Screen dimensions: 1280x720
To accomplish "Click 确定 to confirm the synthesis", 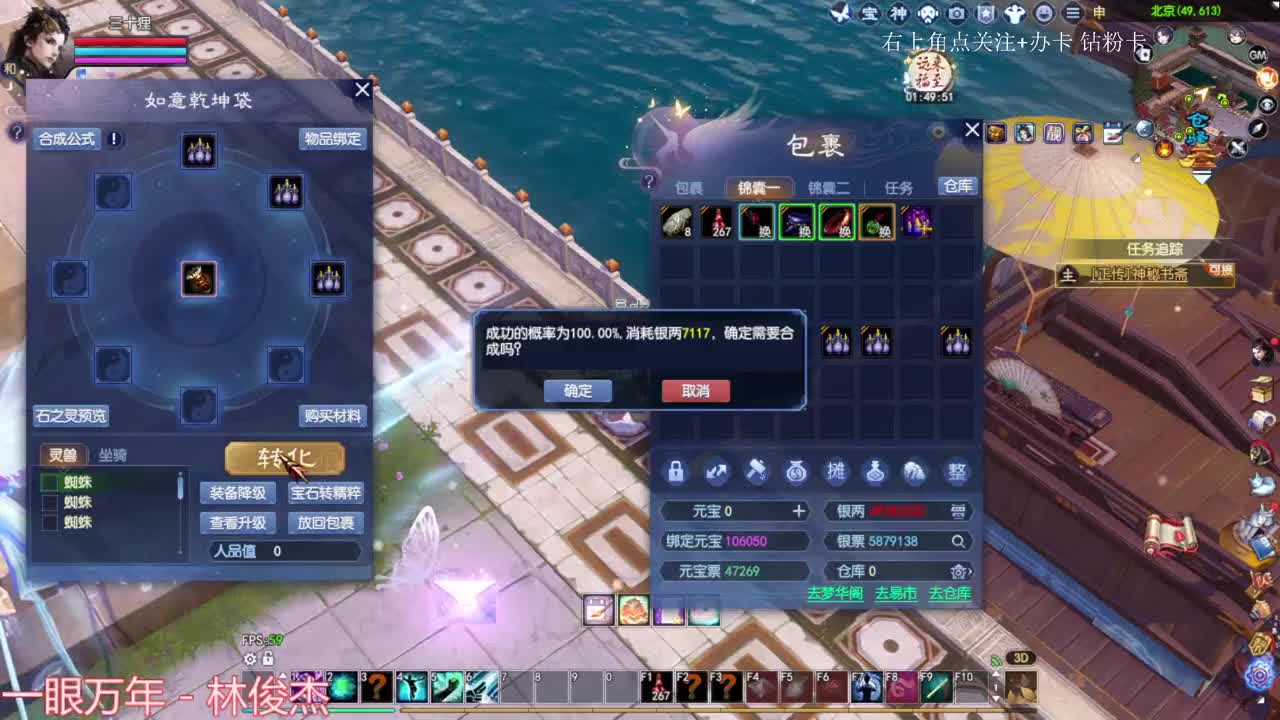I will (577, 391).
